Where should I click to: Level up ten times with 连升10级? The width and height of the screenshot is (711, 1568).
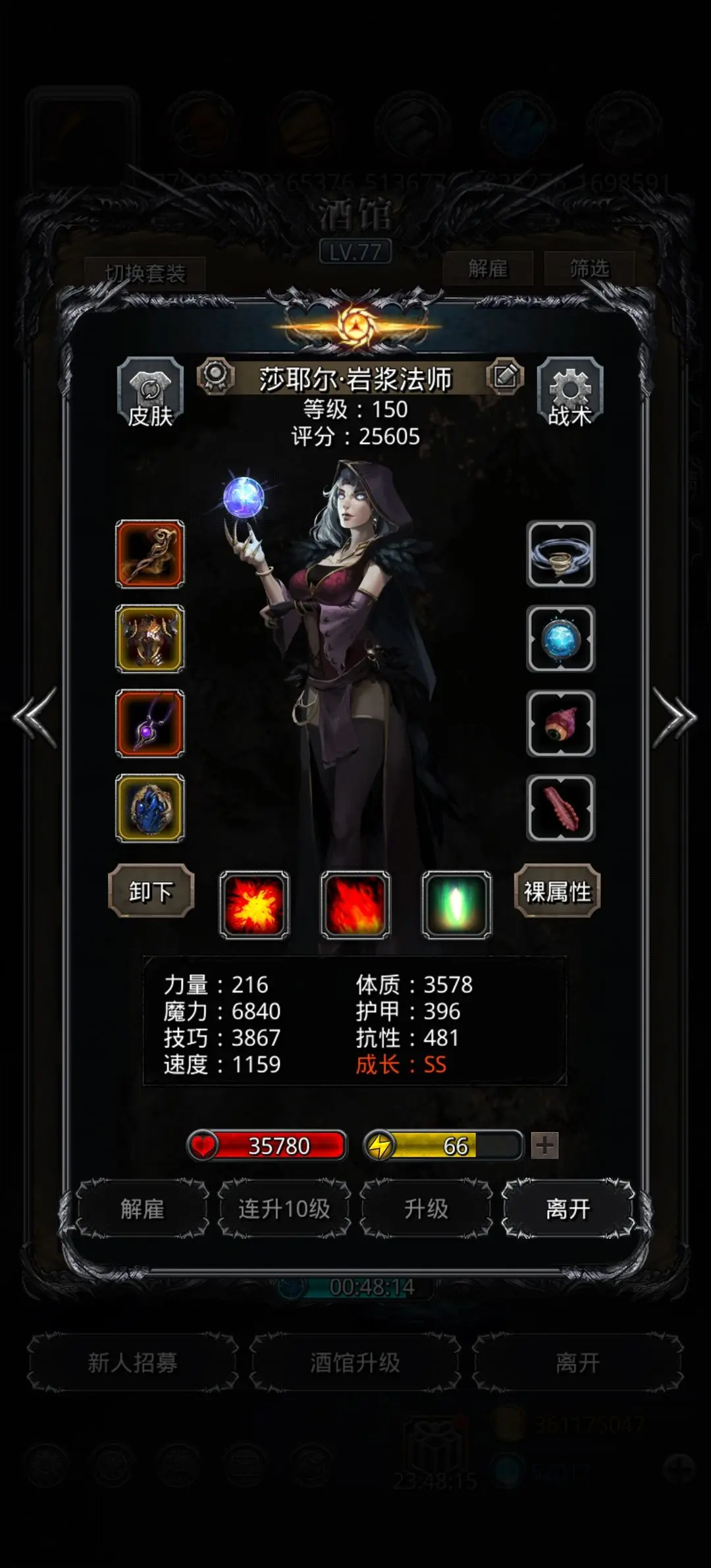(x=284, y=1209)
